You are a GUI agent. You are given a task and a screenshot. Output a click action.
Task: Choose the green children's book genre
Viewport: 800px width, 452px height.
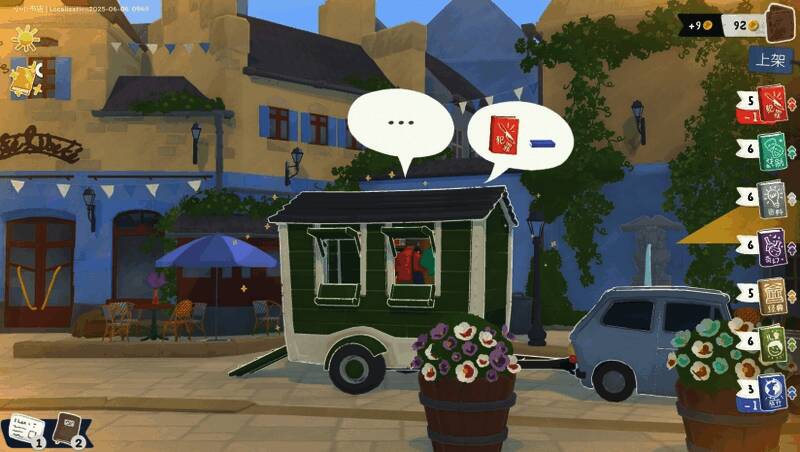point(771,342)
